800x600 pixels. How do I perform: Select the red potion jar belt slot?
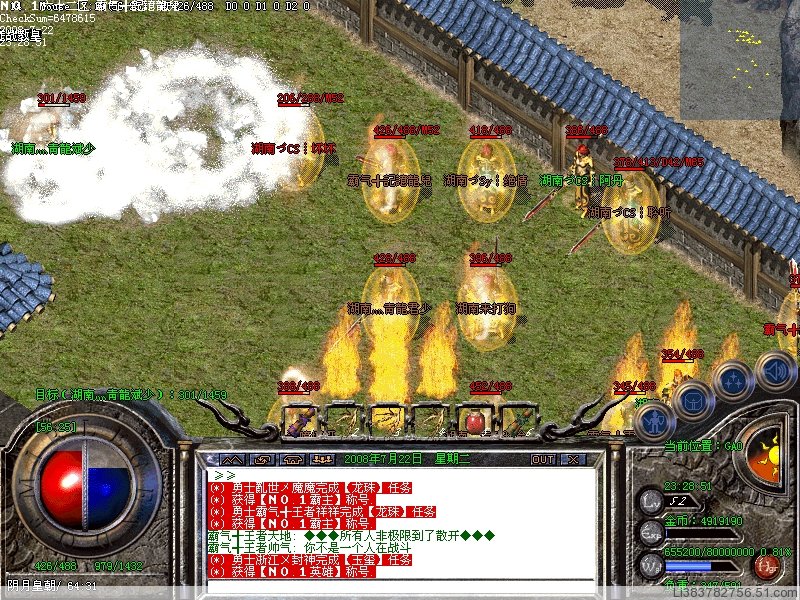474,420
